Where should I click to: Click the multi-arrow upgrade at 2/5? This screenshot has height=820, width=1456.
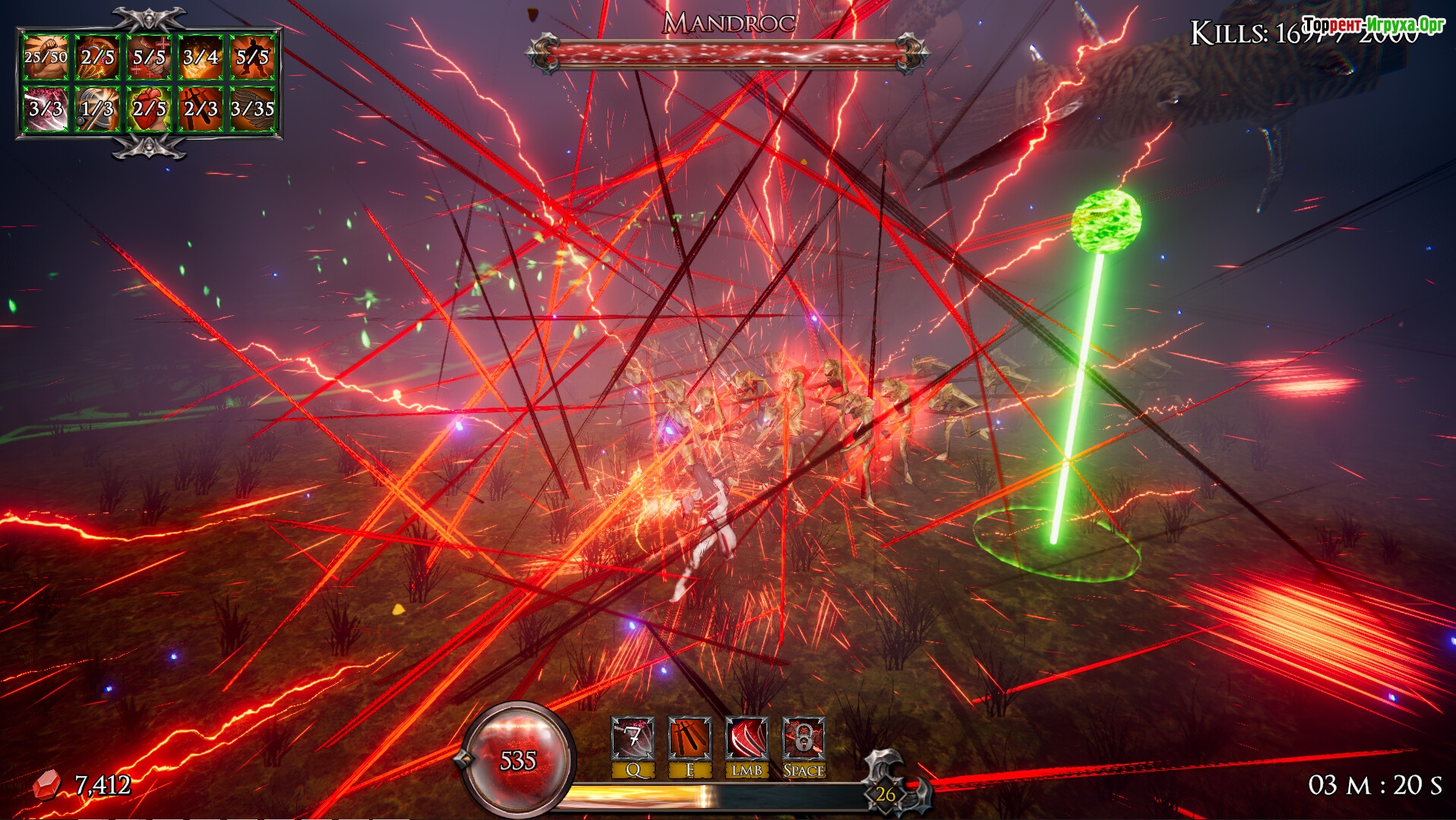tap(97, 57)
